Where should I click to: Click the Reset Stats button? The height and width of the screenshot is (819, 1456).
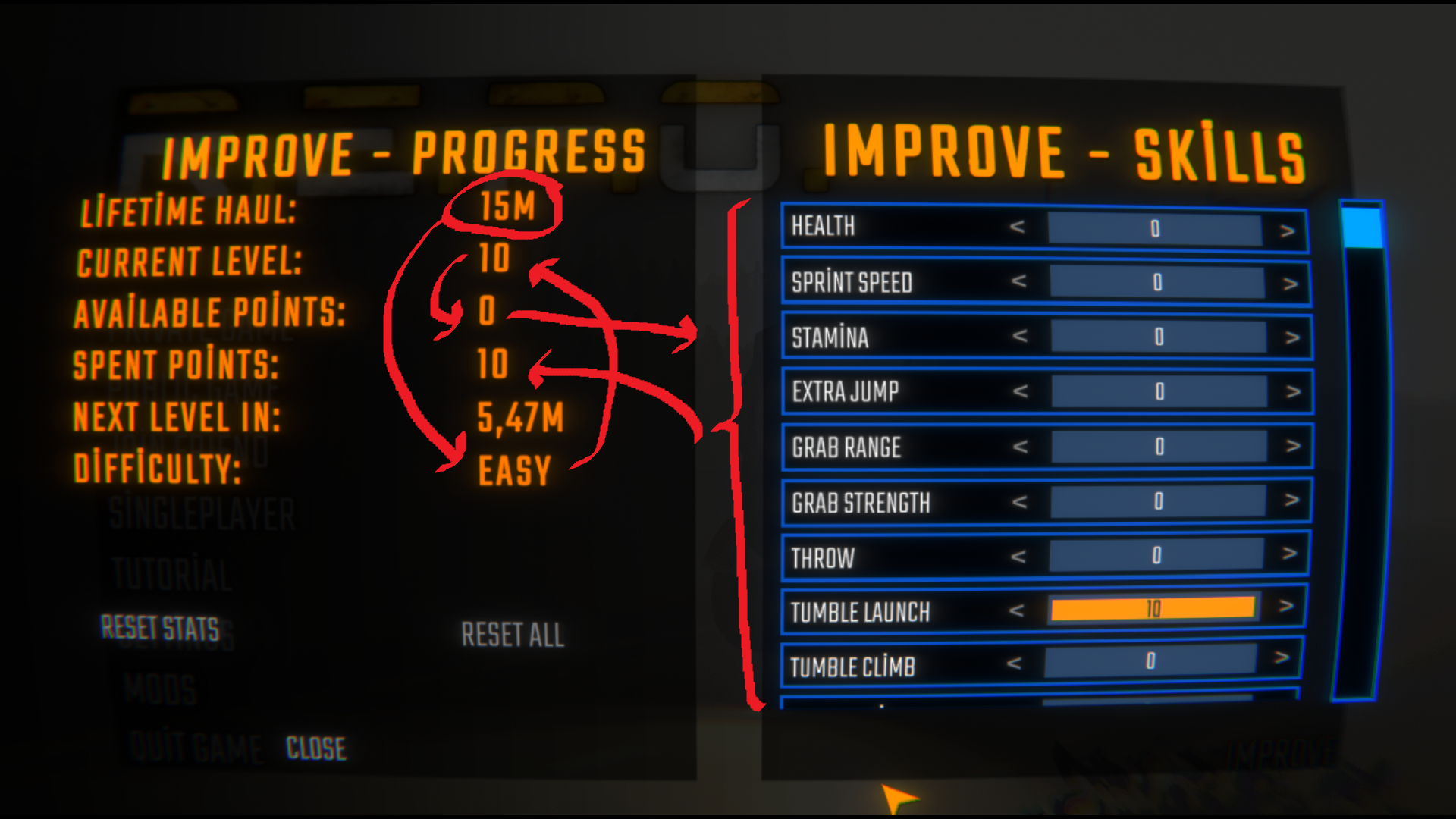pyautogui.click(x=161, y=628)
